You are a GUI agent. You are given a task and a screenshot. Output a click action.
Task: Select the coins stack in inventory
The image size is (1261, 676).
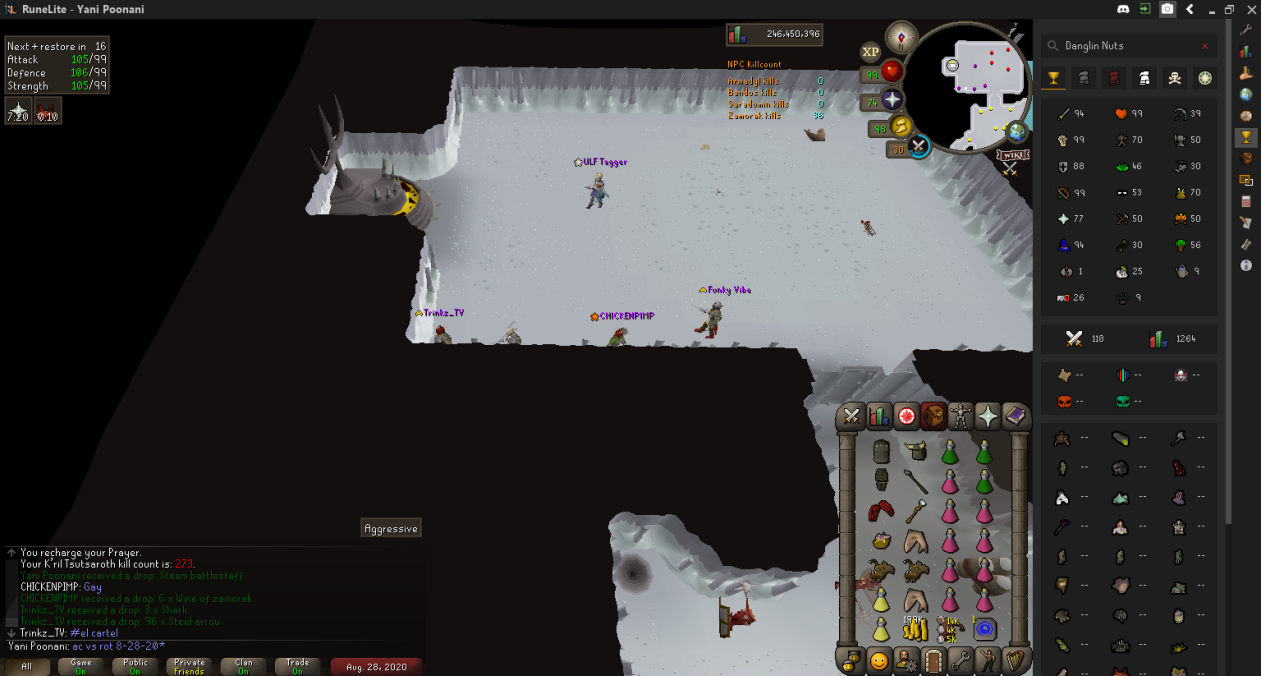[916, 629]
